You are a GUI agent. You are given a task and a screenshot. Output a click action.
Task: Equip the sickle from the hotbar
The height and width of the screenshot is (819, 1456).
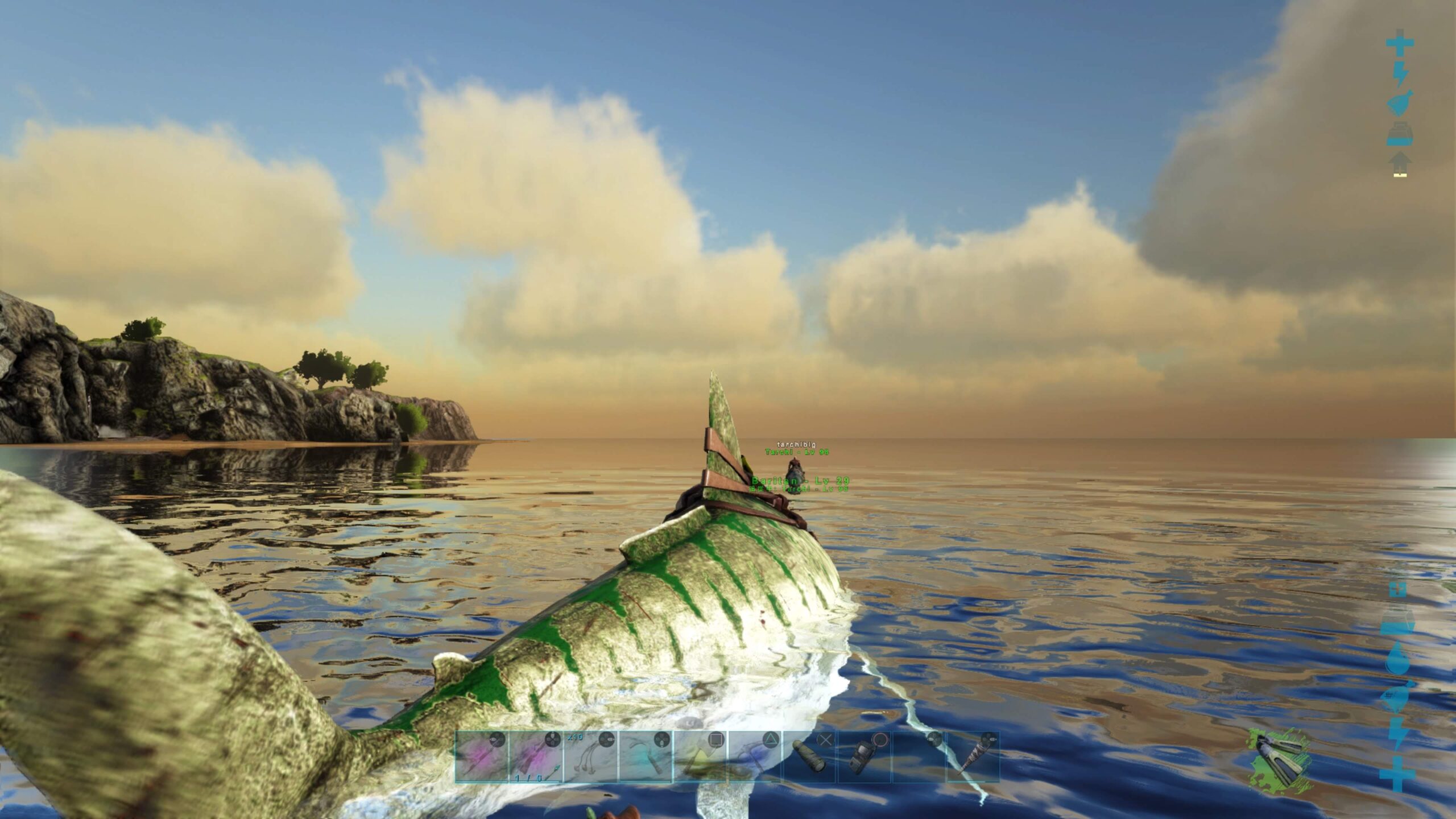[x=645, y=757]
